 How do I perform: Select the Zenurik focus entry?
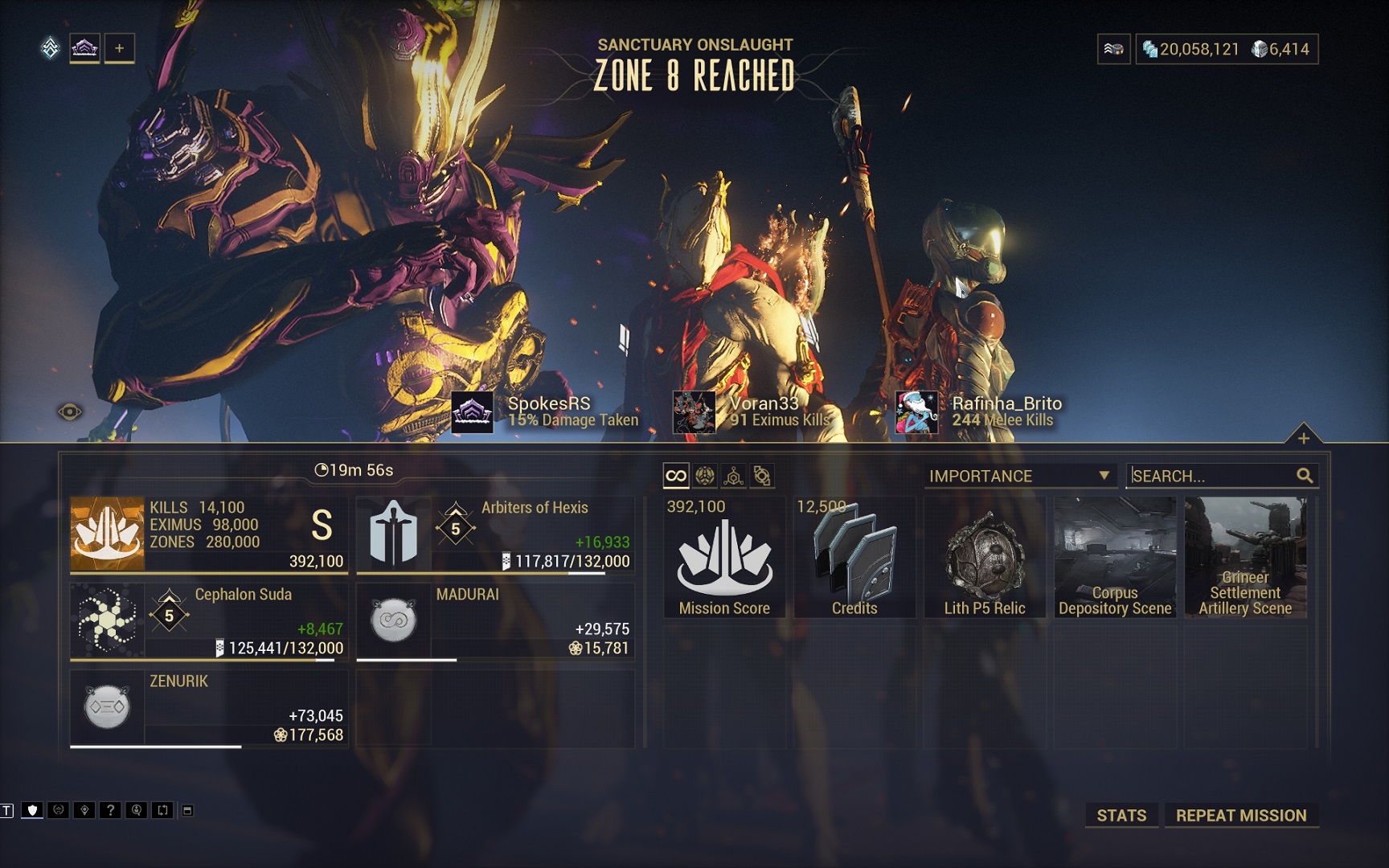point(209,707)
